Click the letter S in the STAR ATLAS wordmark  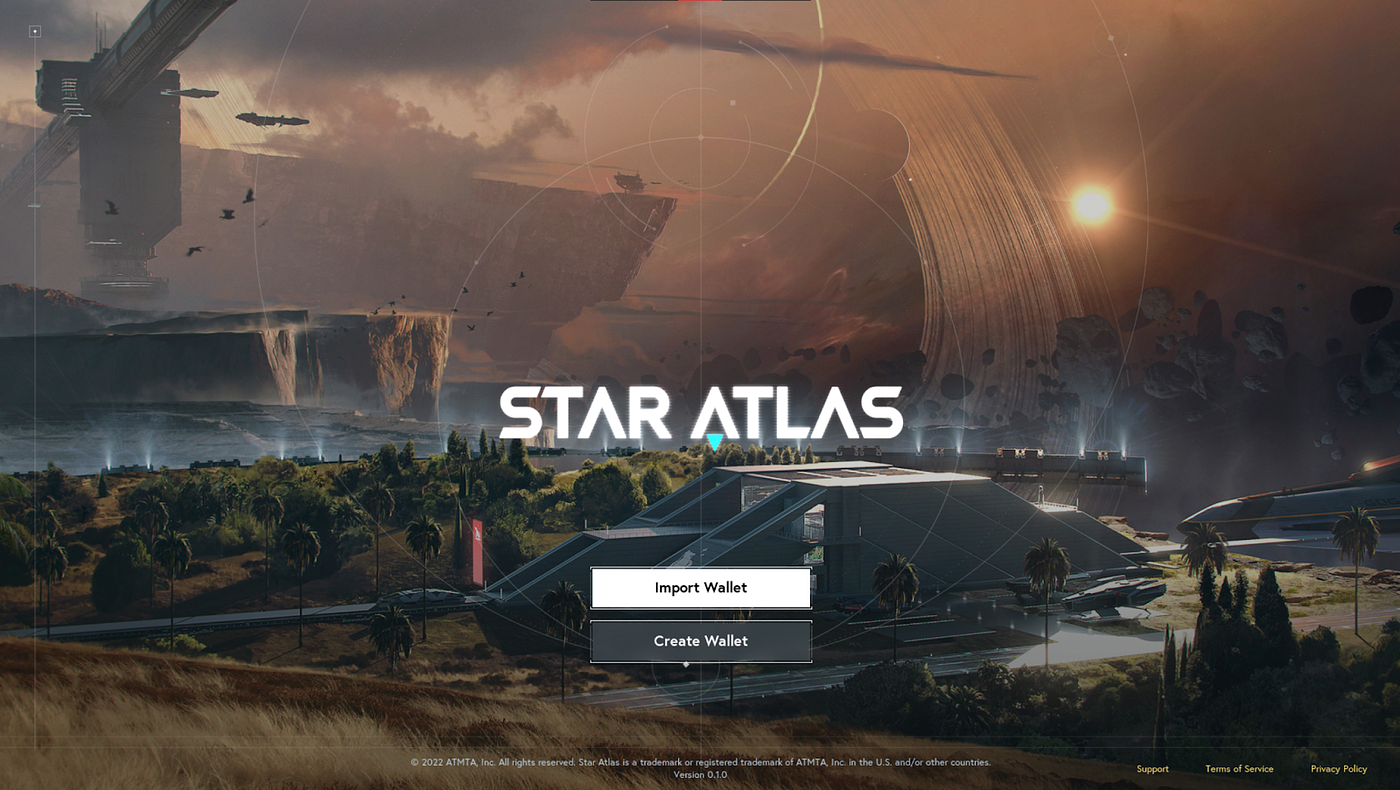point(522,412)
